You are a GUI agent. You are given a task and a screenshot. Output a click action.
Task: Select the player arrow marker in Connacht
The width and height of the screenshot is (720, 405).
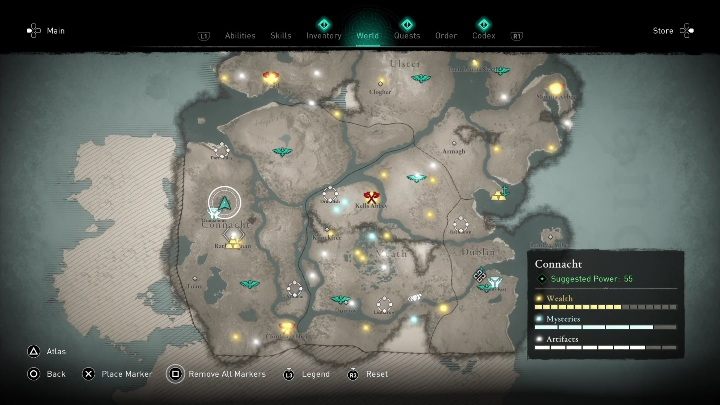225,205
